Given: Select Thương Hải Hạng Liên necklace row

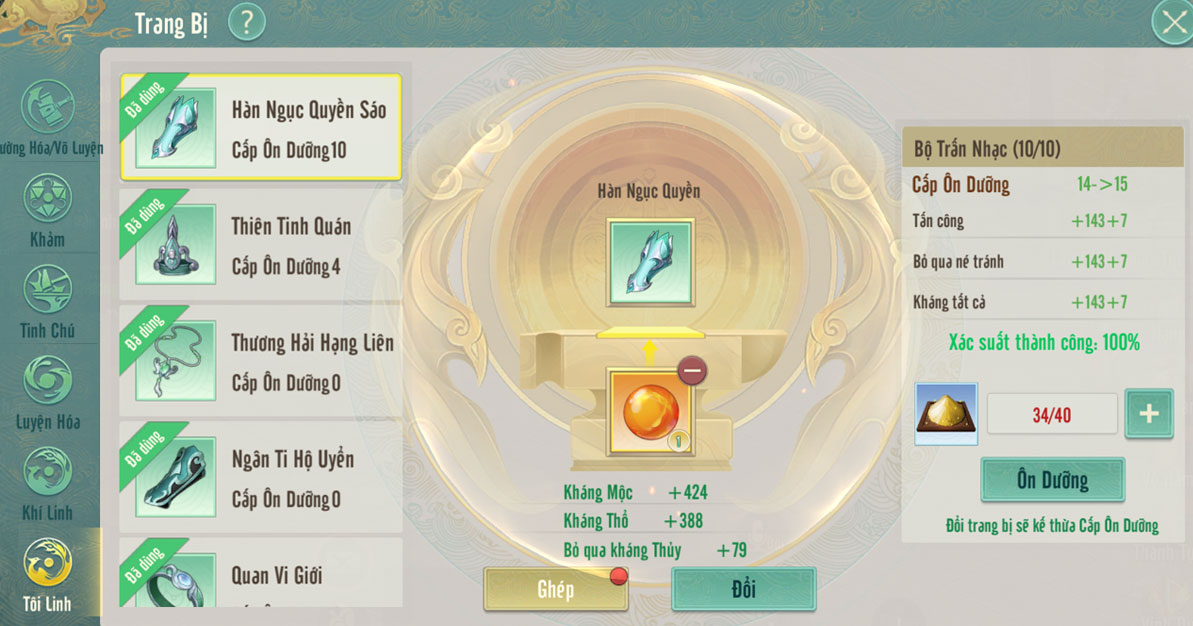Looking at the screenshot, I should tap(260, 361).
